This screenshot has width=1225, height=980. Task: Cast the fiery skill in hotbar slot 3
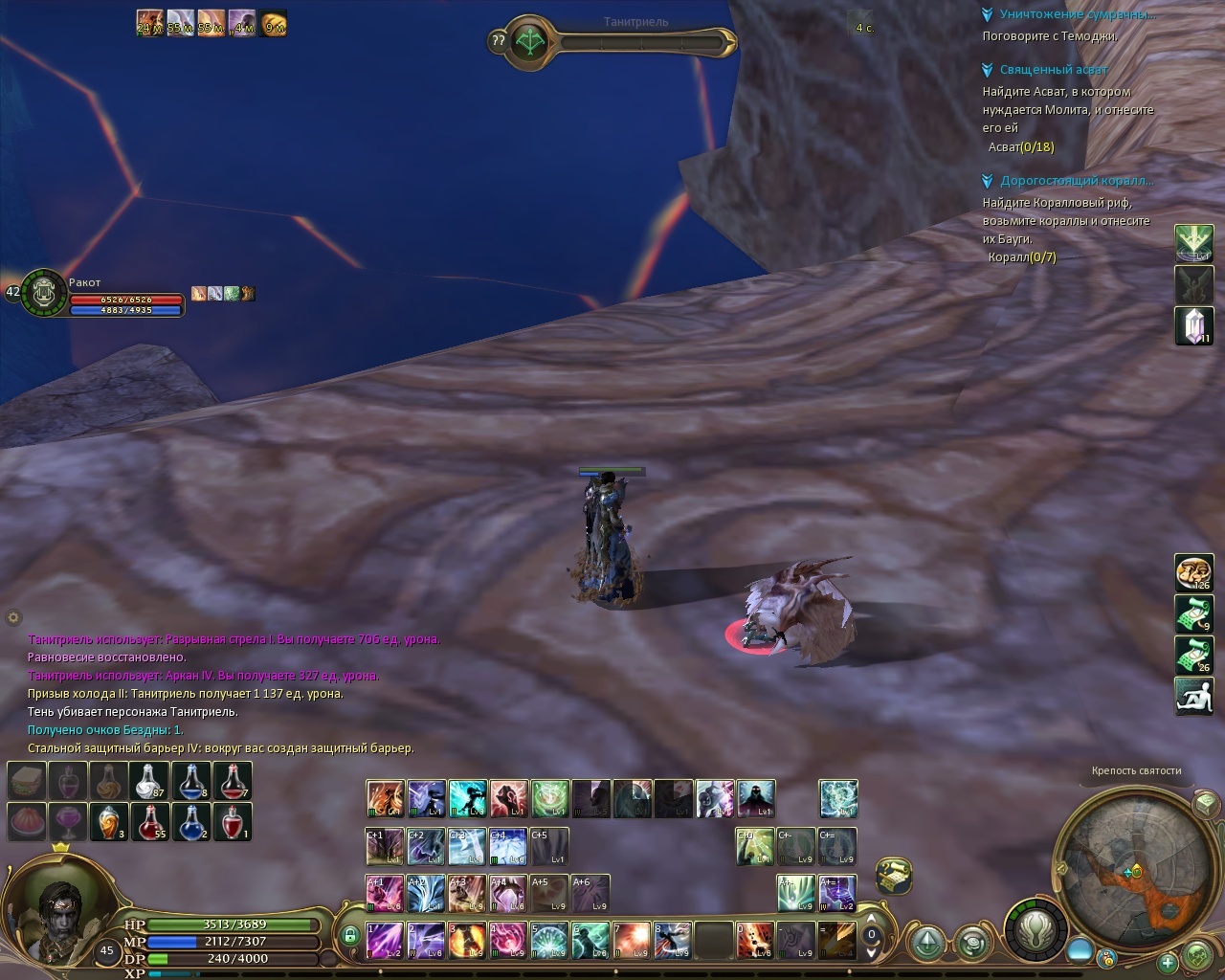click(x=467, y=941)
